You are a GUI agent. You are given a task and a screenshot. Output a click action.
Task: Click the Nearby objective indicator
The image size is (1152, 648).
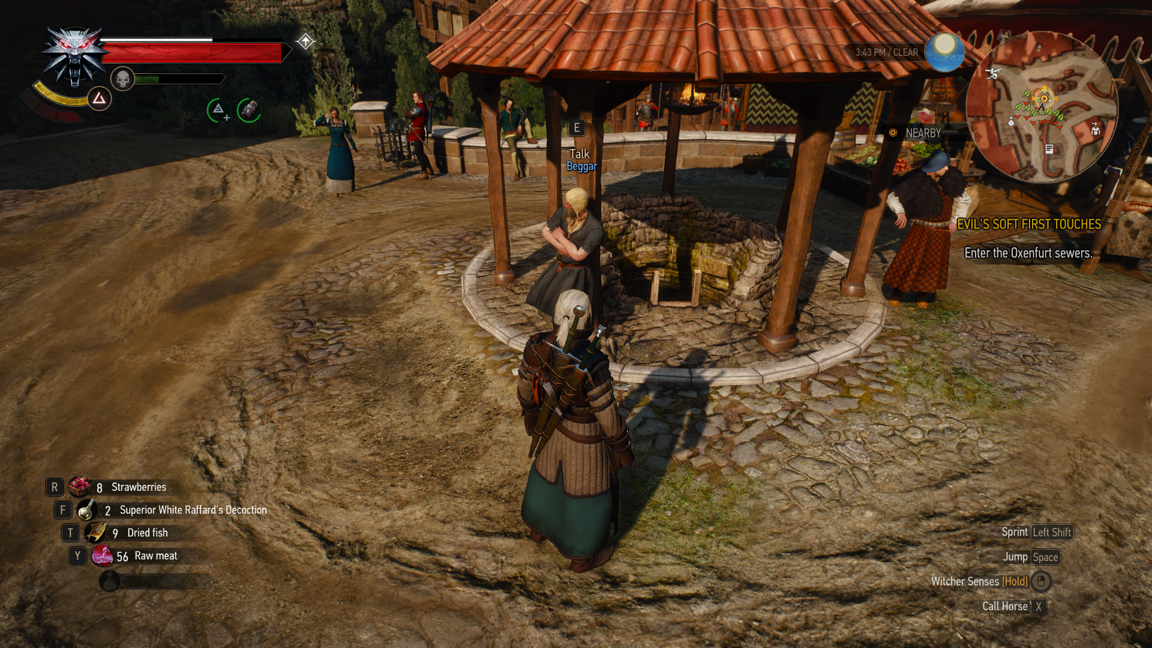pos(915,133)
